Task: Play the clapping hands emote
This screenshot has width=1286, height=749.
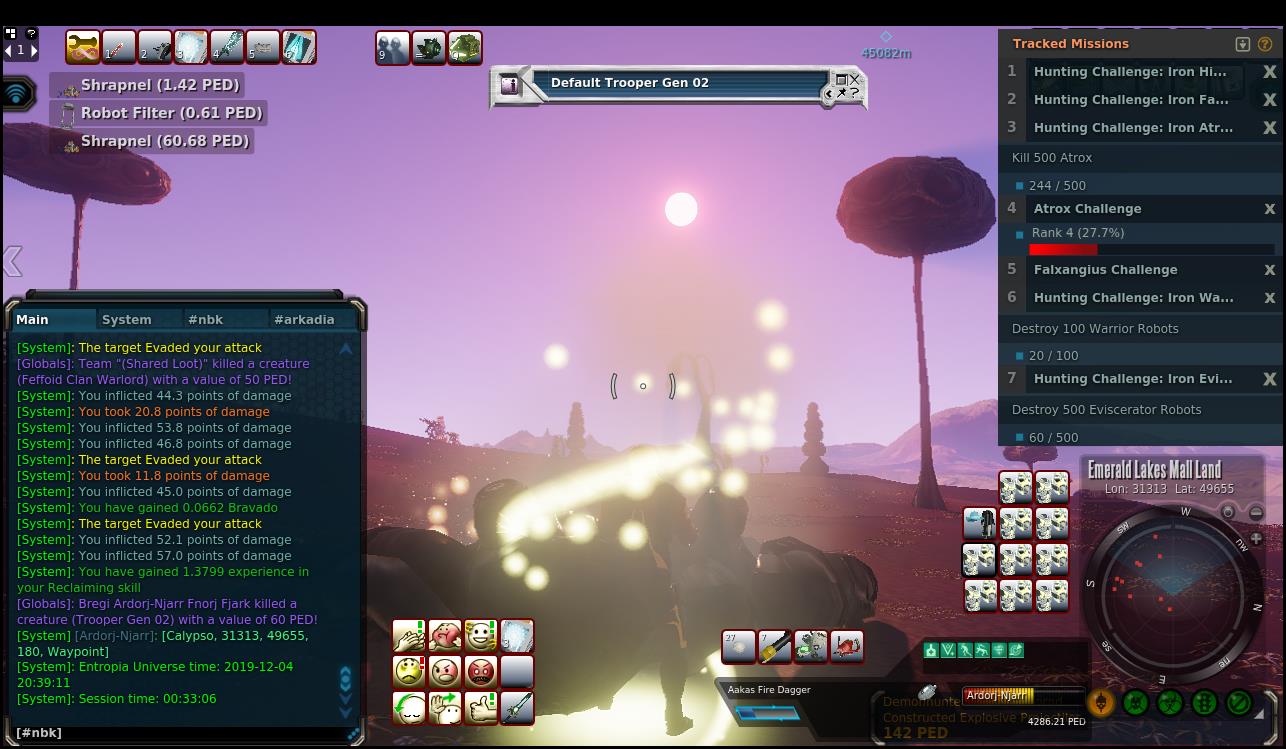Action: click(x=409, y=636)
